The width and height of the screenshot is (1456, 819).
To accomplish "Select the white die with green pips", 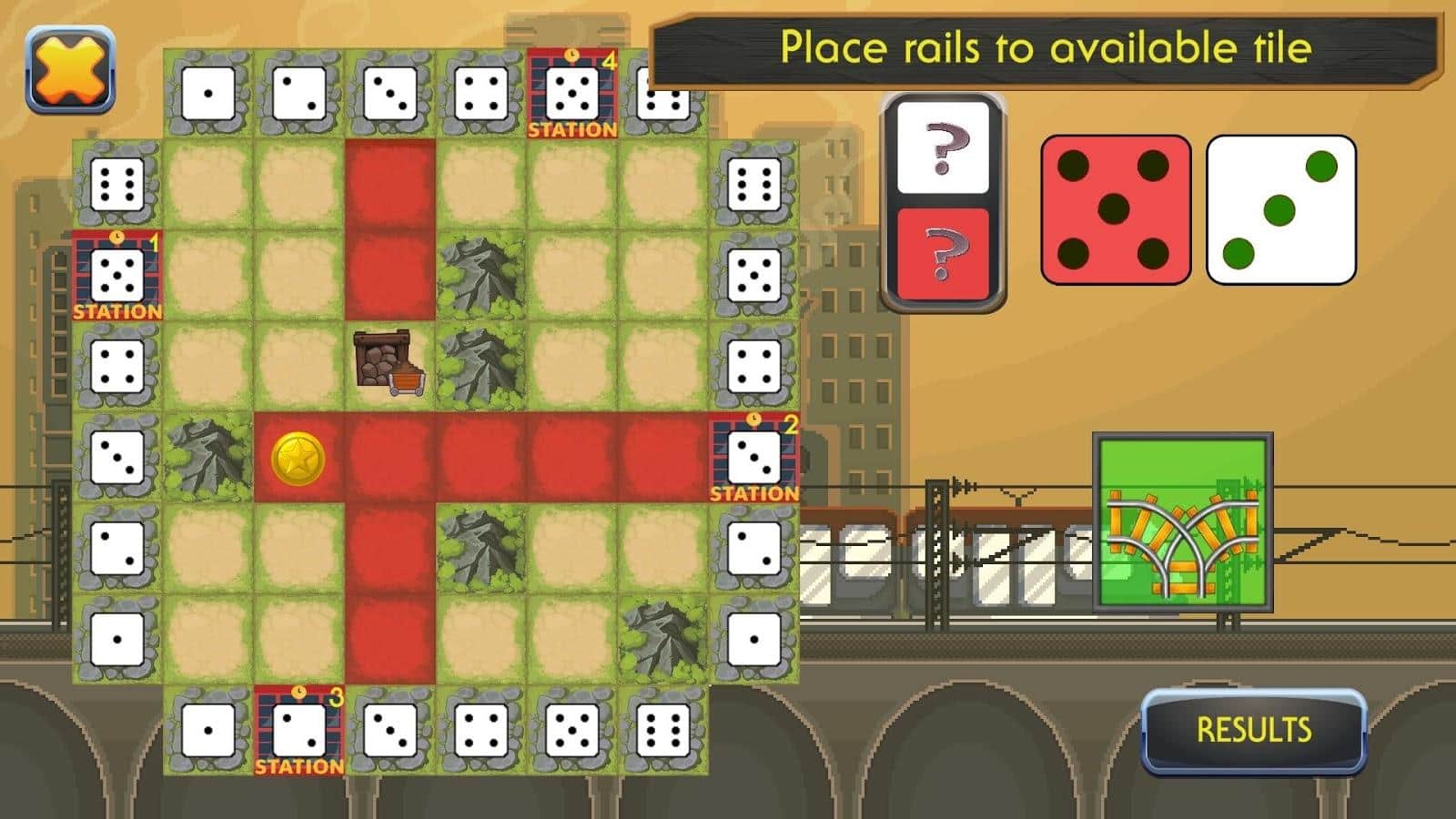I will point(1280,210).
